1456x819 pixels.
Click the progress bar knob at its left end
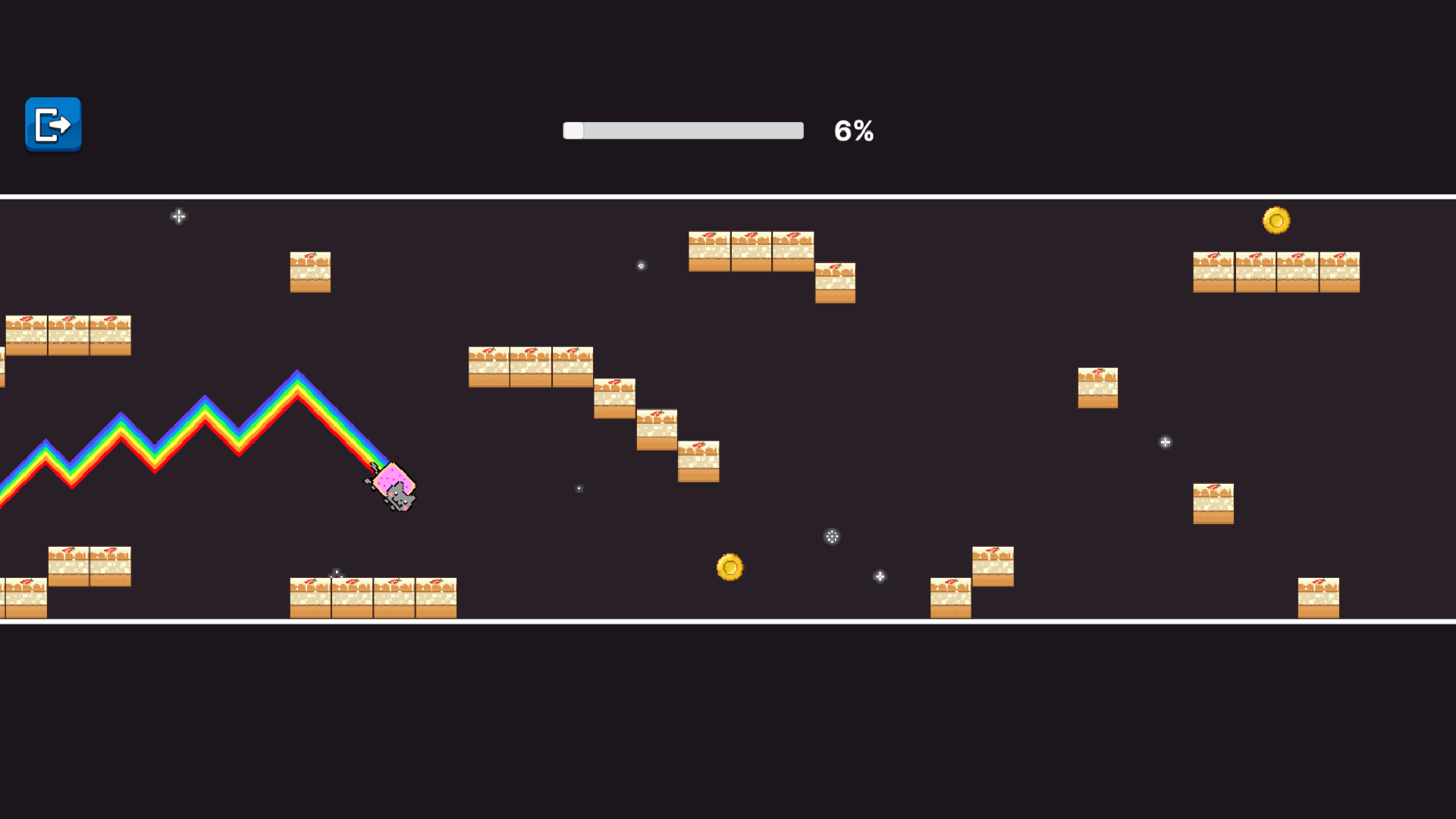click(573, 130)
